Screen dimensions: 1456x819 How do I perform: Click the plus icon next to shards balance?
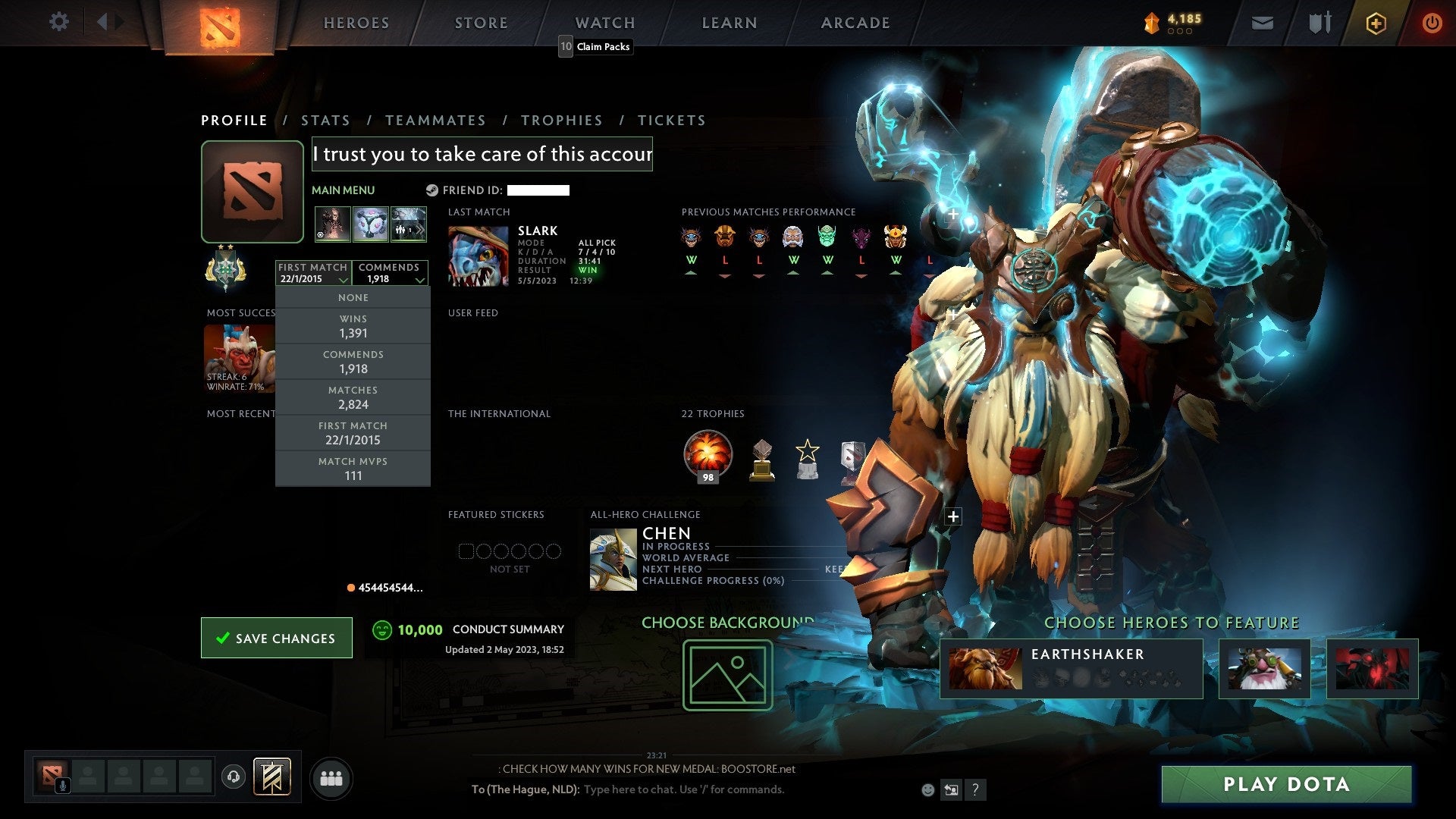pos(1375,23)
